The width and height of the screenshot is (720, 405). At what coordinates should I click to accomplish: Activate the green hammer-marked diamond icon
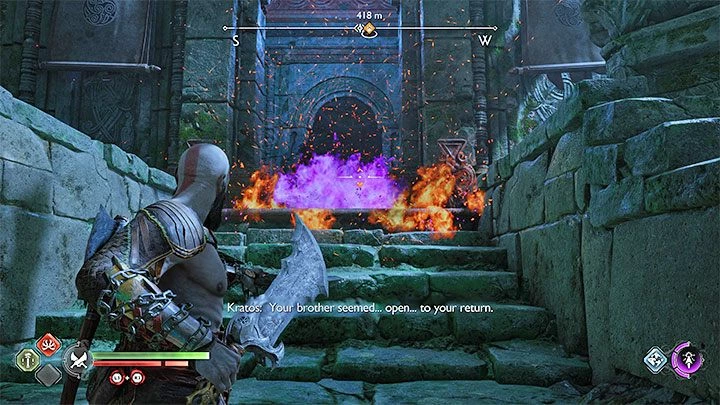tap(29, 361)
